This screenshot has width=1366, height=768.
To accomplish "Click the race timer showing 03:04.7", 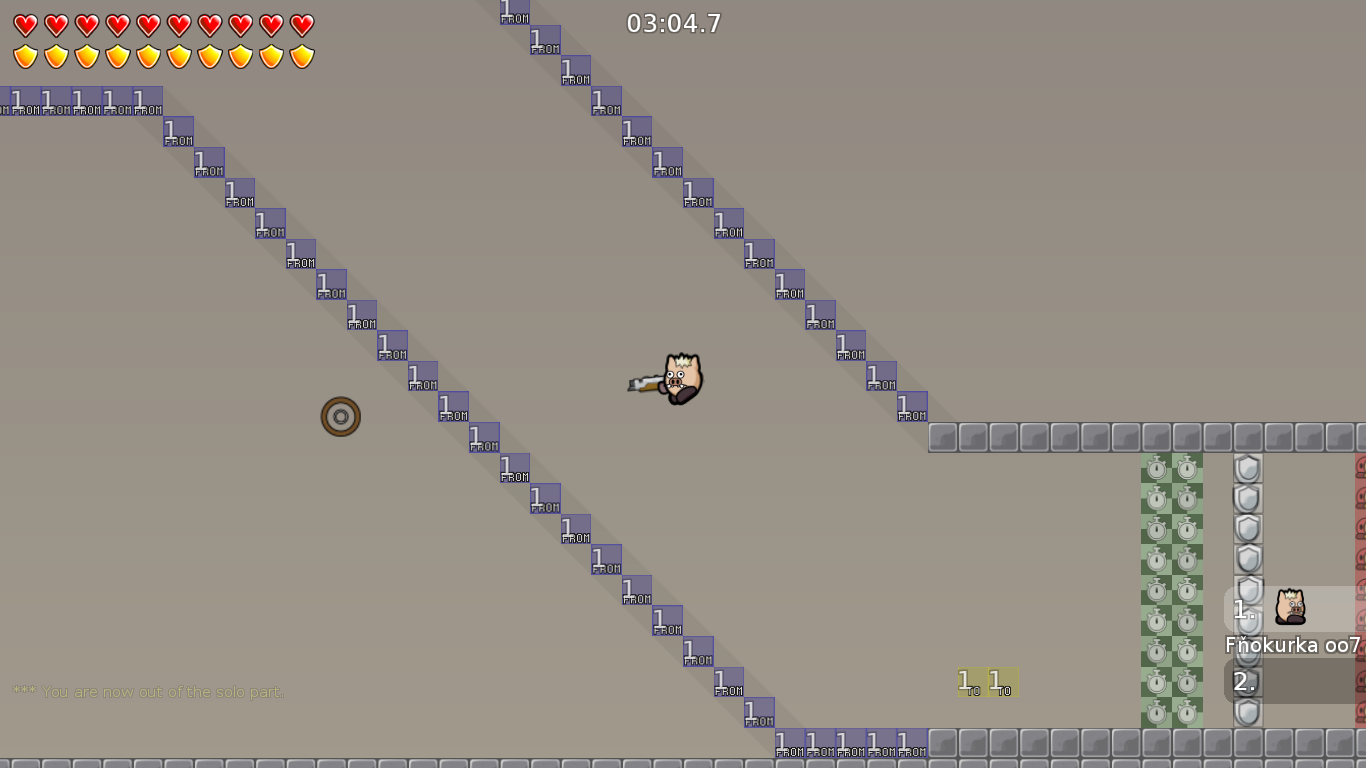I will (x=671, y=24).
